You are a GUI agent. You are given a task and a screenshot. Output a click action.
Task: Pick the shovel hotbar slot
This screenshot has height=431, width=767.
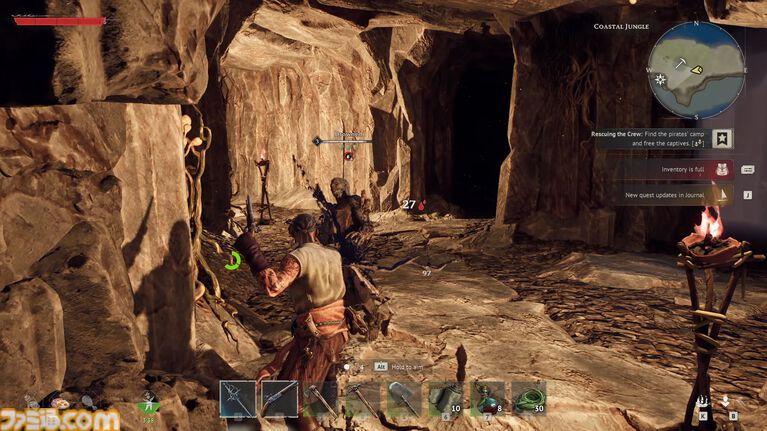404,398
